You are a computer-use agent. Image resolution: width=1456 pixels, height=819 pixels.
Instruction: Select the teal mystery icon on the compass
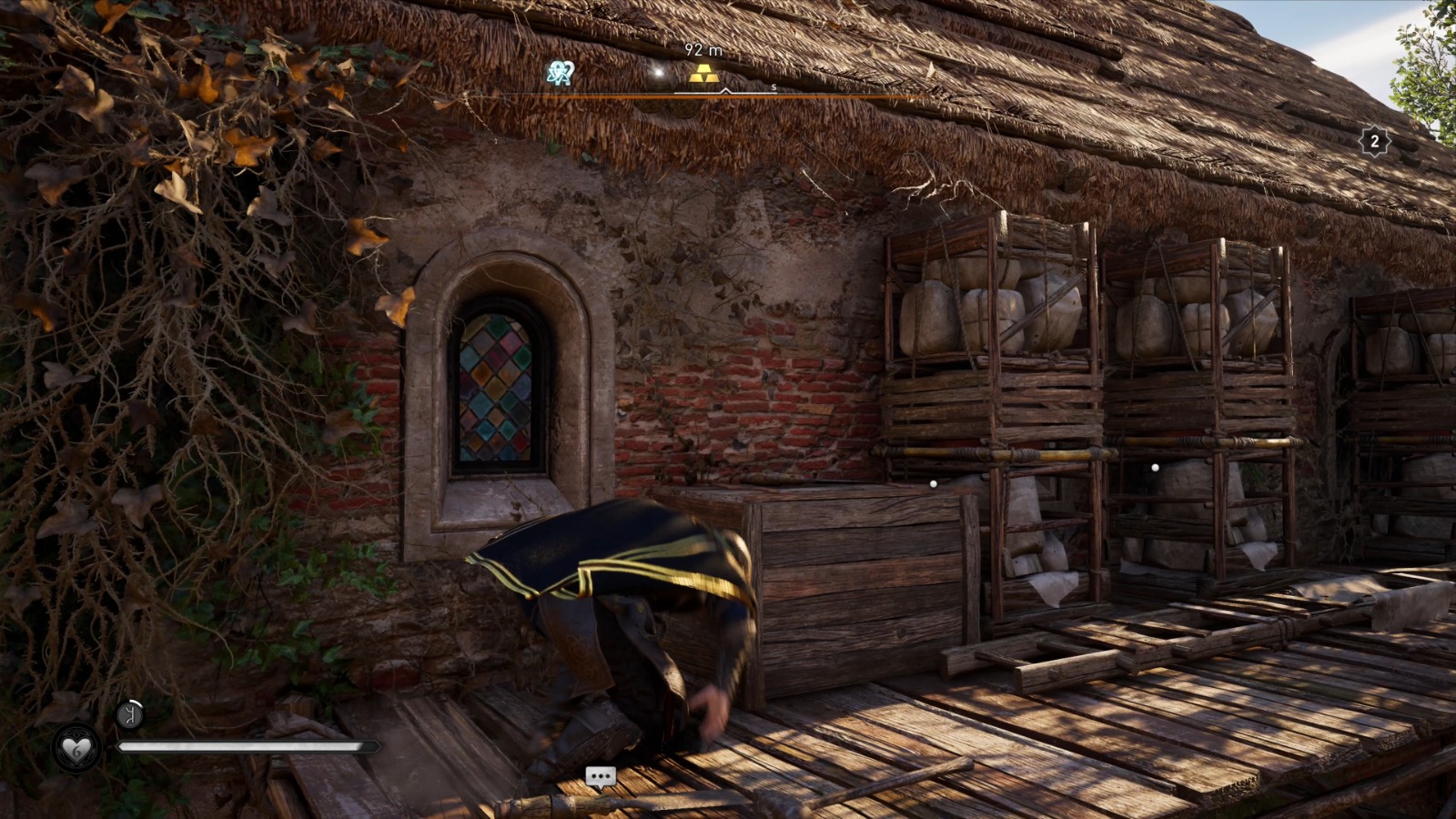click(x=561, y=73)
